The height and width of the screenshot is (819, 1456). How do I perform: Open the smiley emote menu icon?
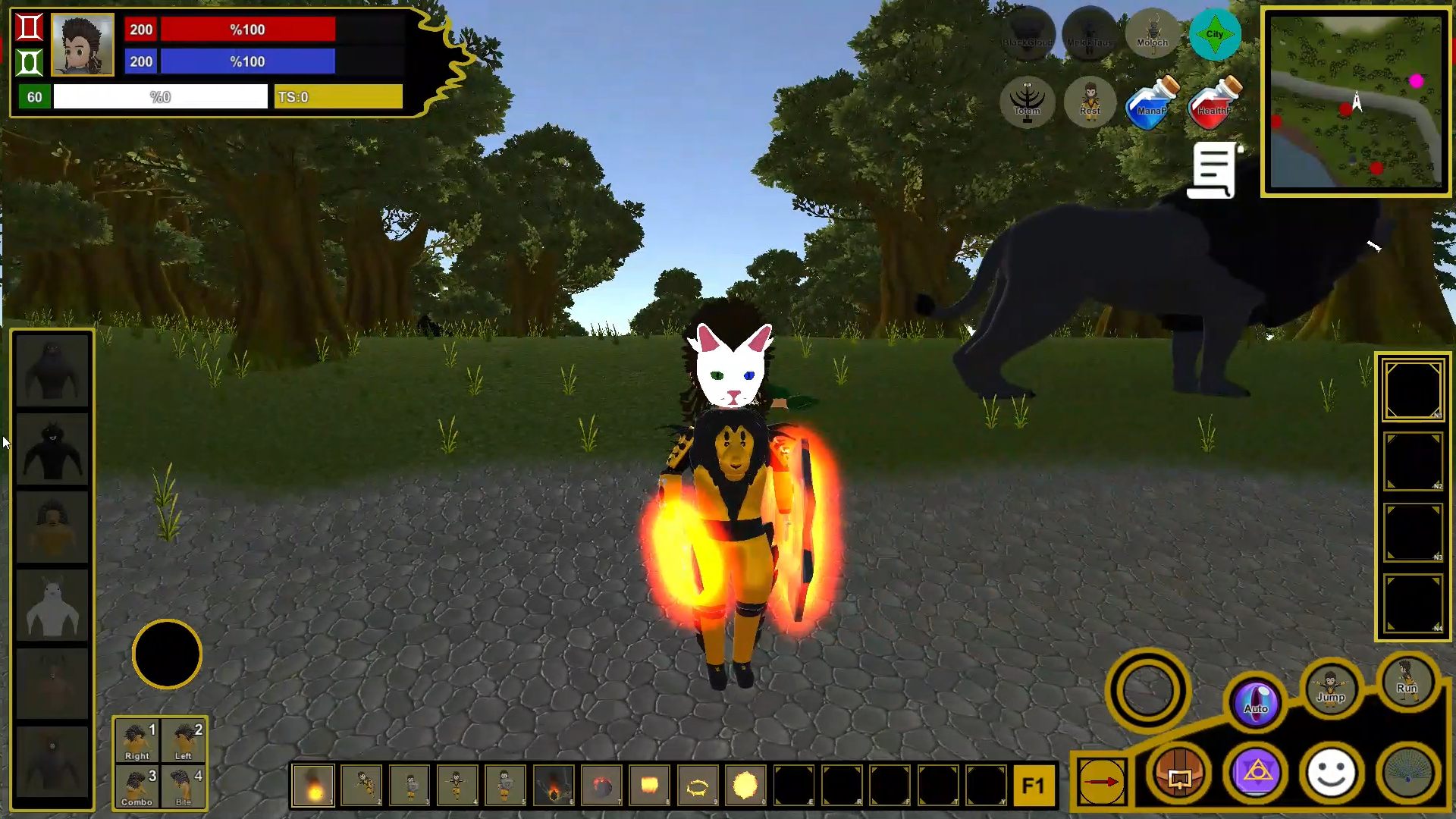pos(1332,773)
